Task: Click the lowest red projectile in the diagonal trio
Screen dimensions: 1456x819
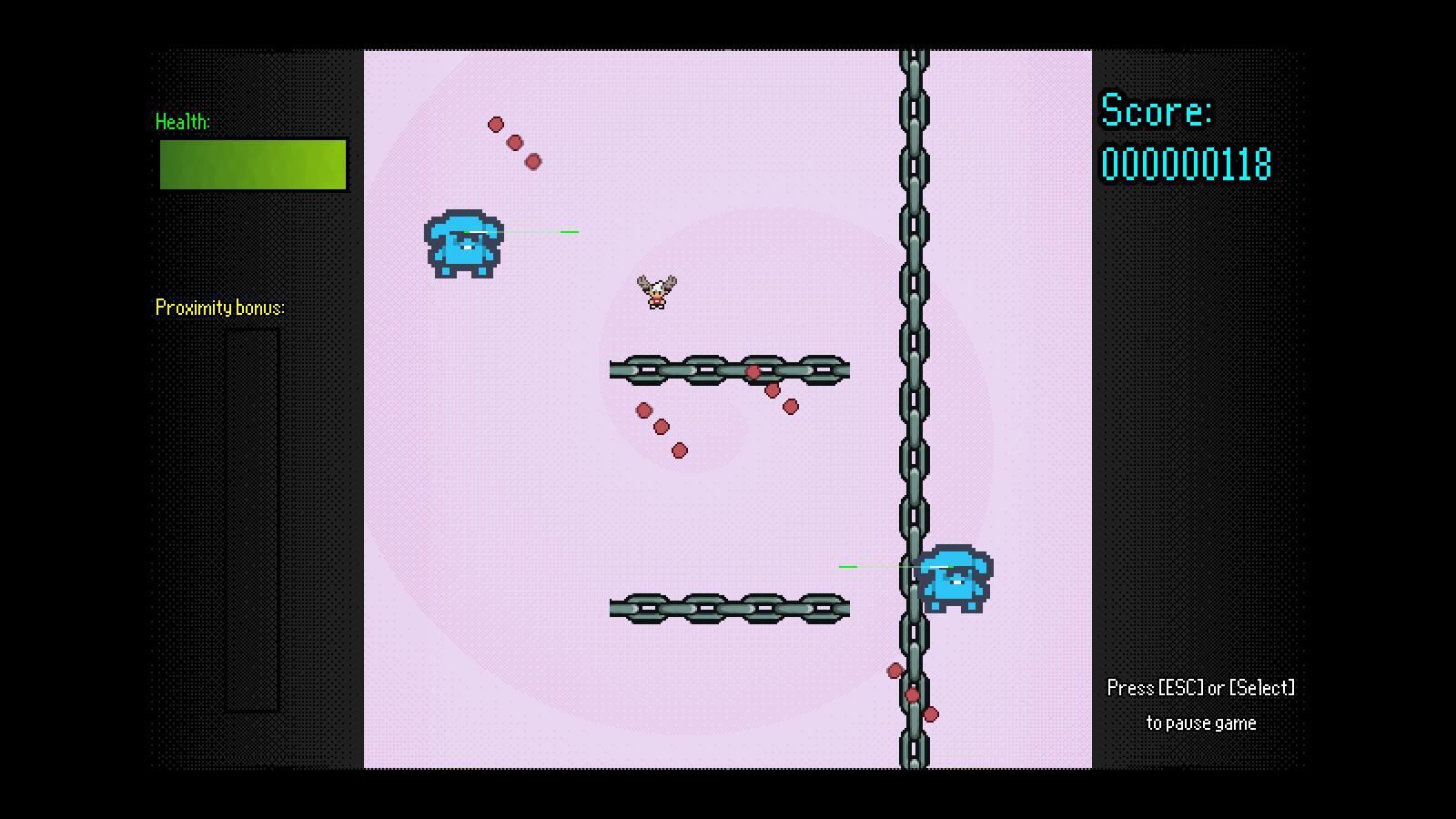Action: [x=679, y=449]
